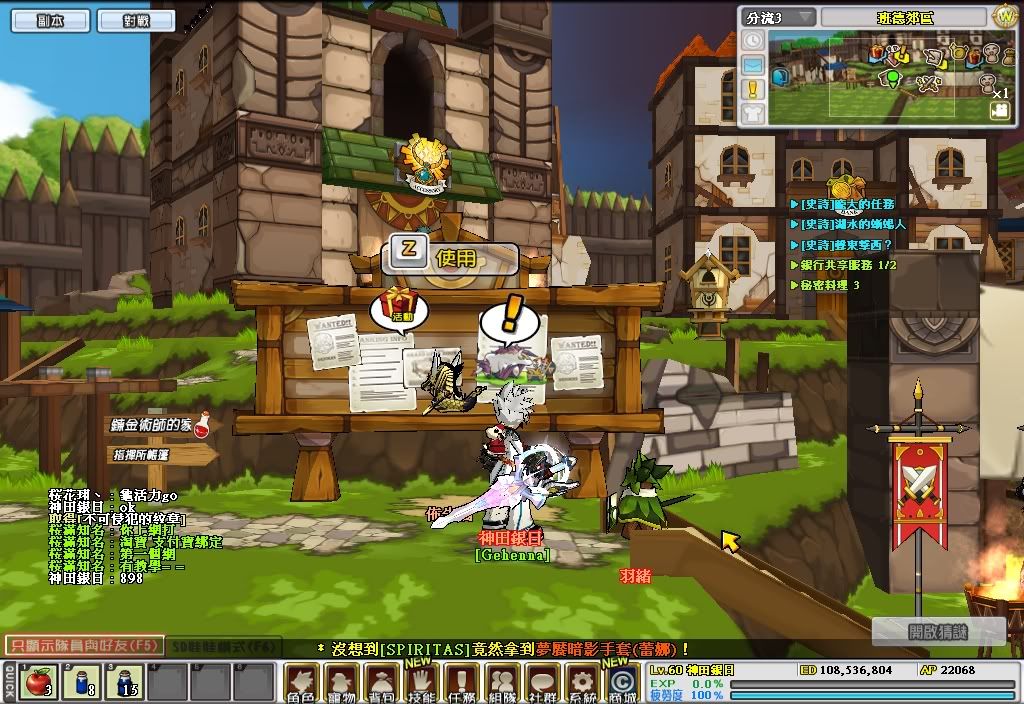
Task: Open the 技能 skills menu
Action: tap(421, 683)
